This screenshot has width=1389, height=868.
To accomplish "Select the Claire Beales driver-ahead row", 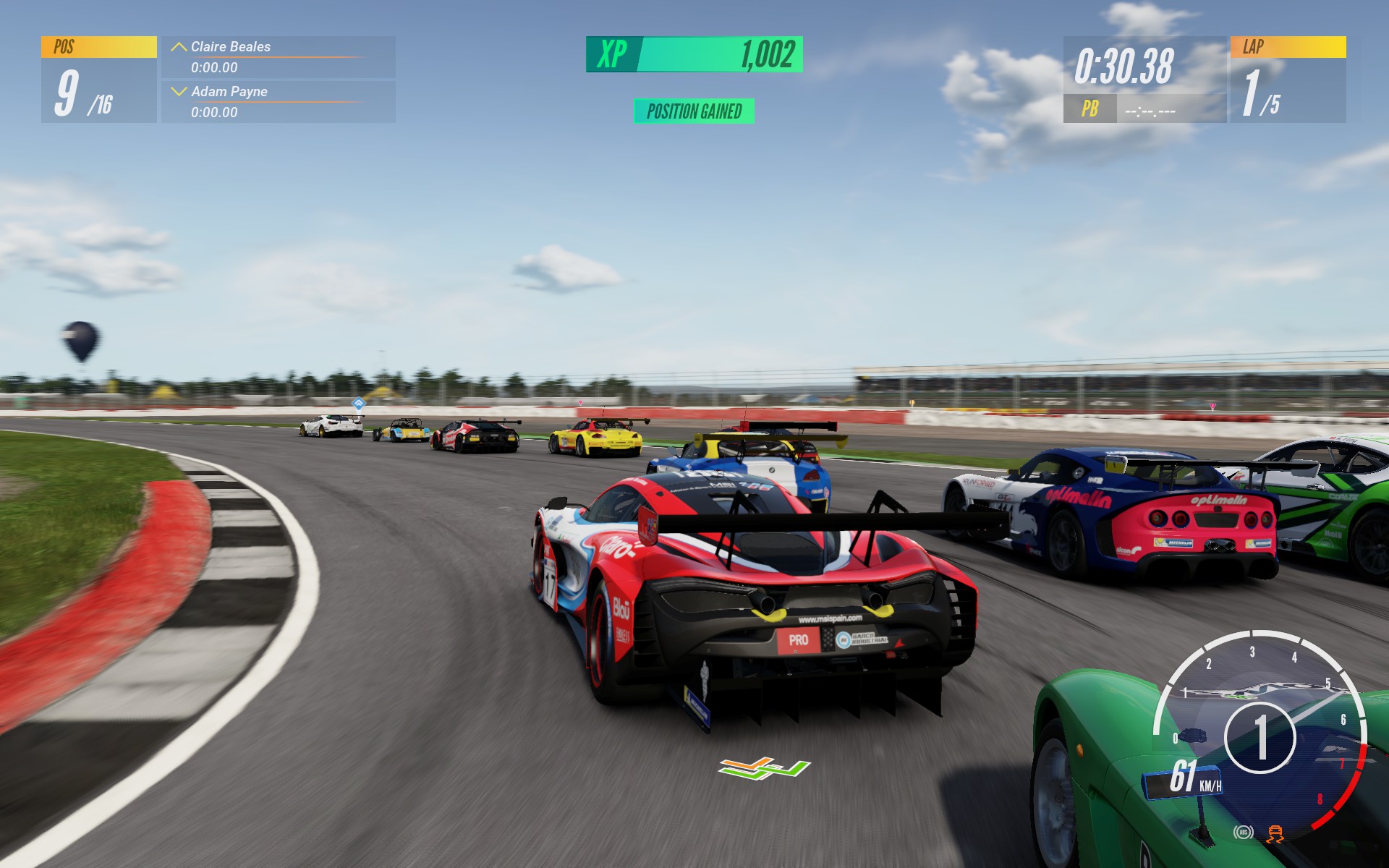I will 278,56.
